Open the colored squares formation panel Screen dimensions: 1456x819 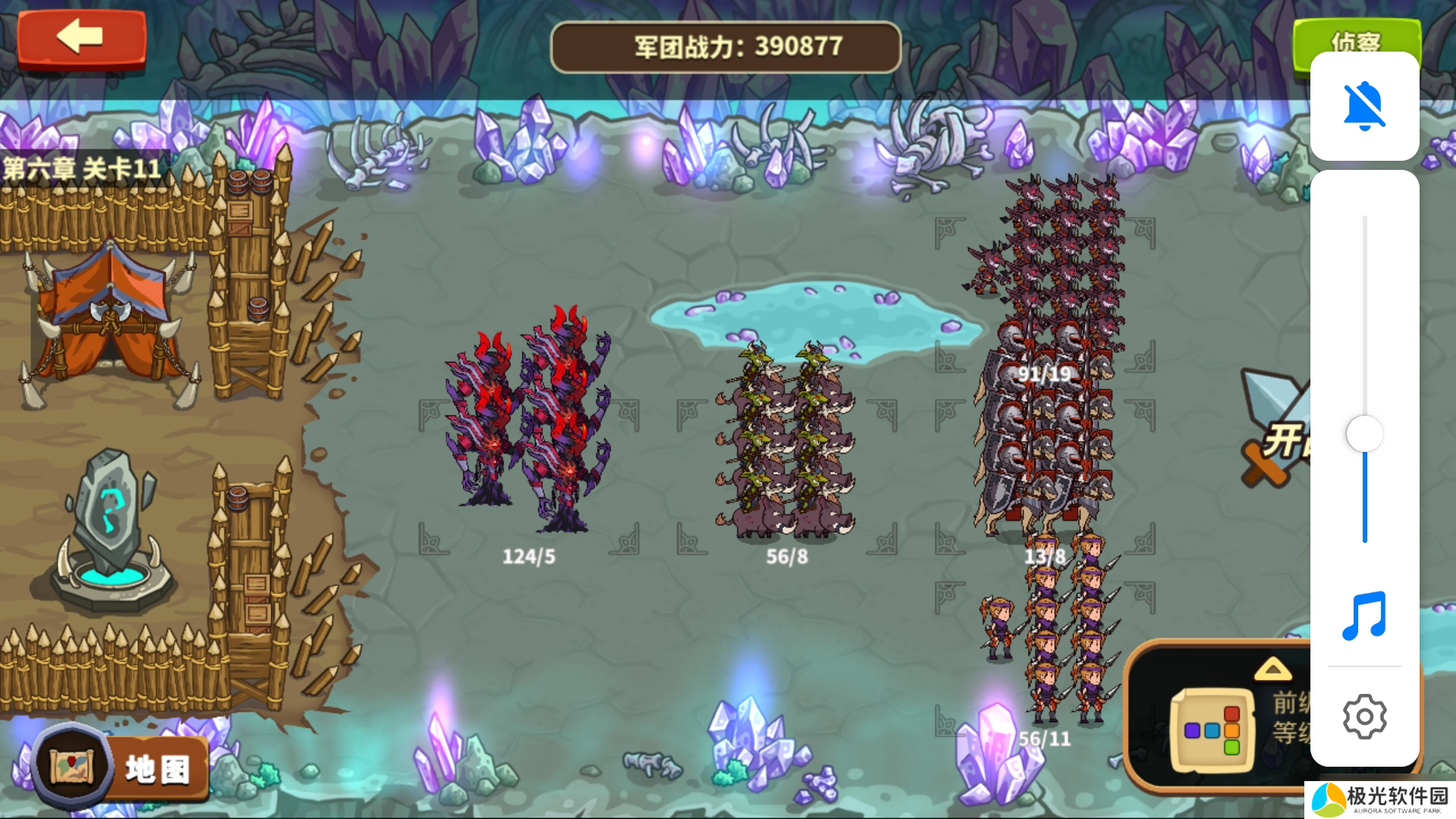tap(1212, 730)
